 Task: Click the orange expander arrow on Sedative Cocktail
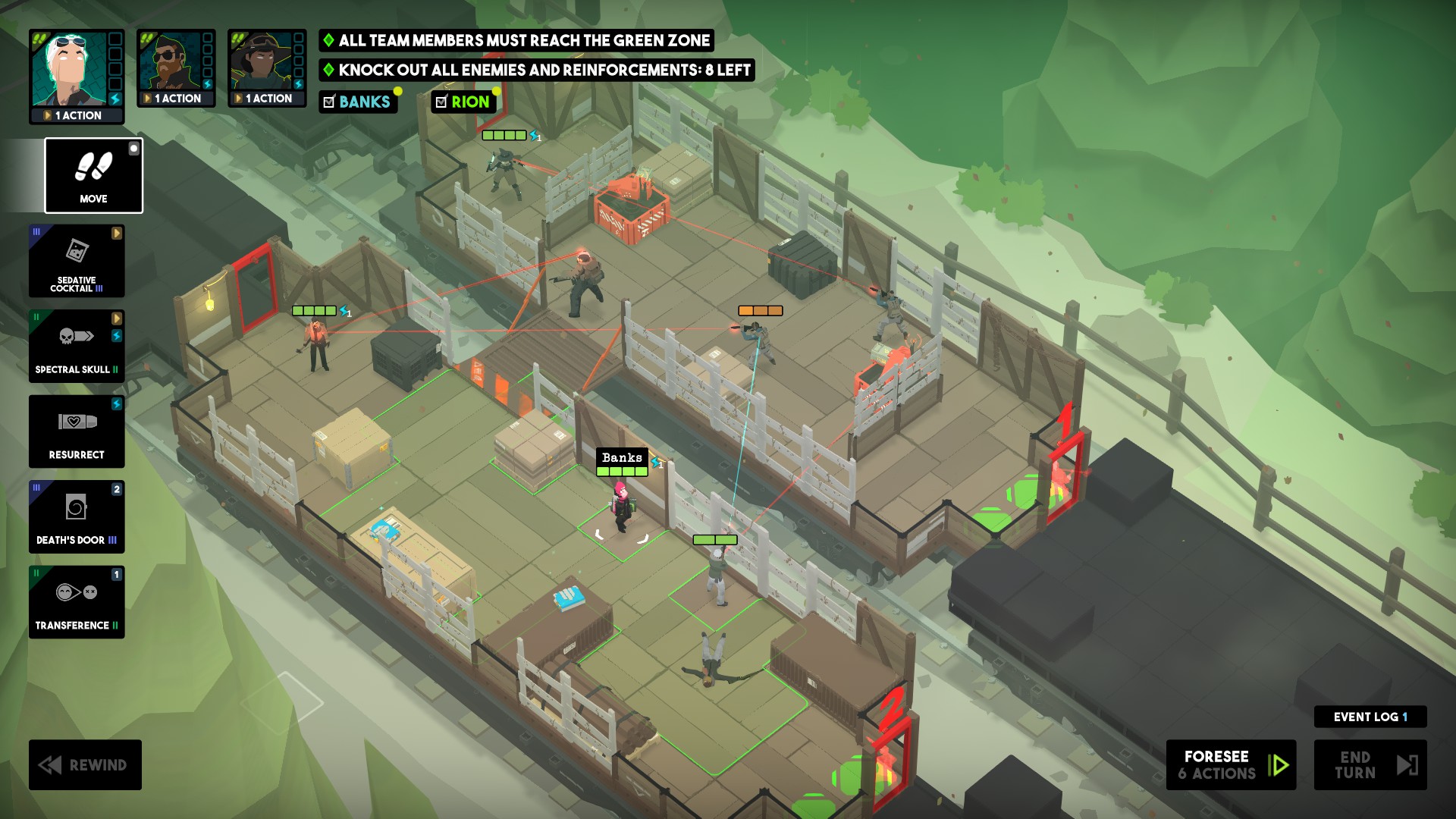tap(118, 232)
